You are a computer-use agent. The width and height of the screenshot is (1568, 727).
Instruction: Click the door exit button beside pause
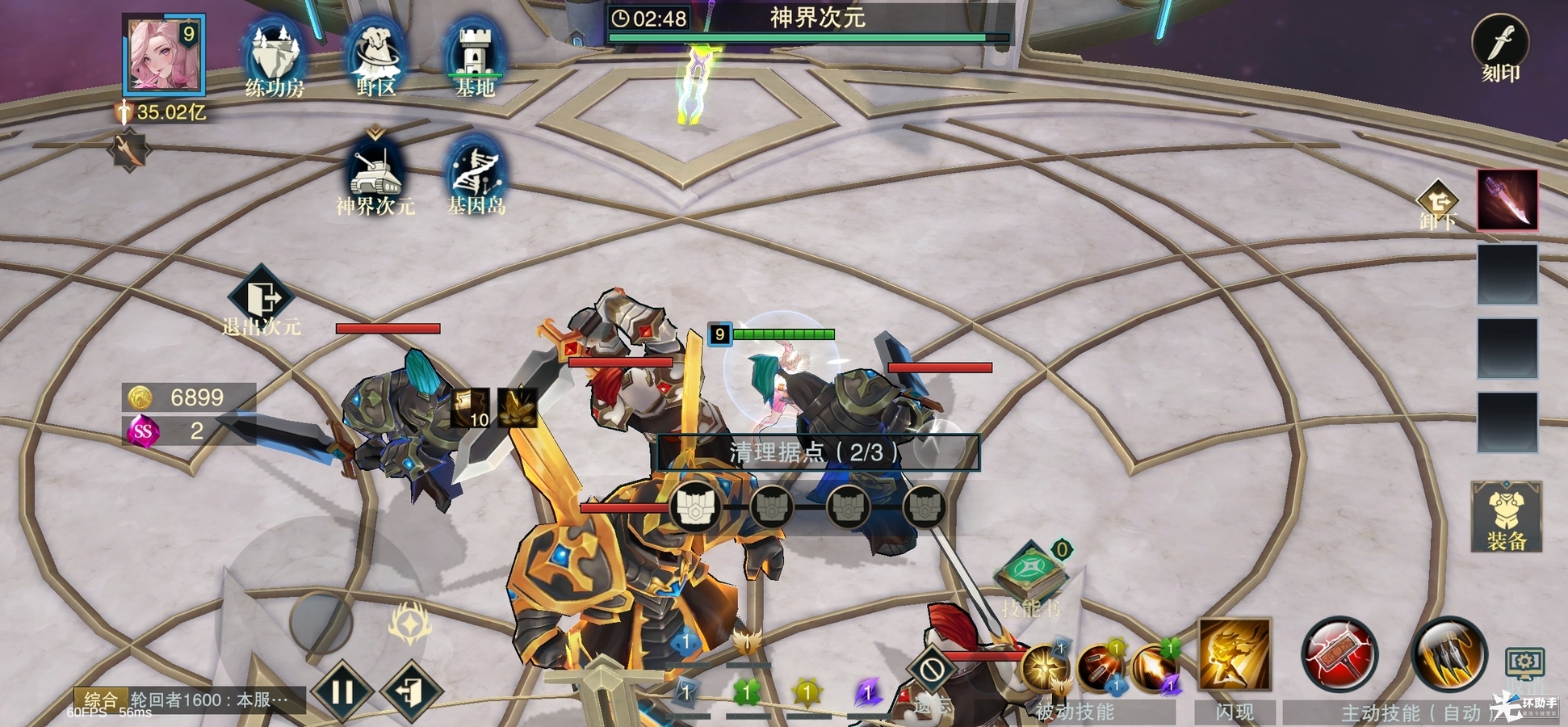point(412,691)
